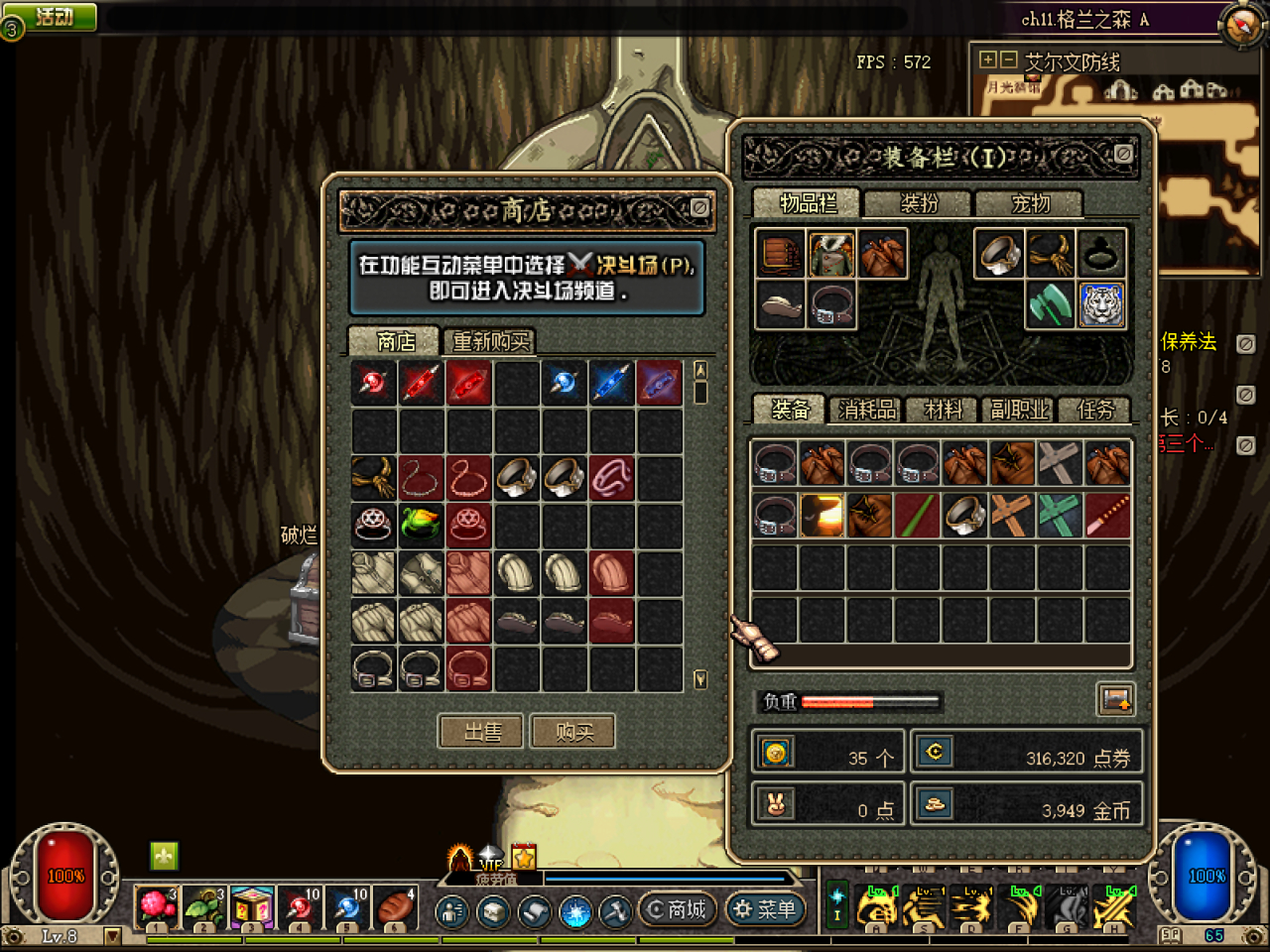Open the 装扮 avatar tab
The height and width of the screenshot is (952, 1270).
[918, 203]
